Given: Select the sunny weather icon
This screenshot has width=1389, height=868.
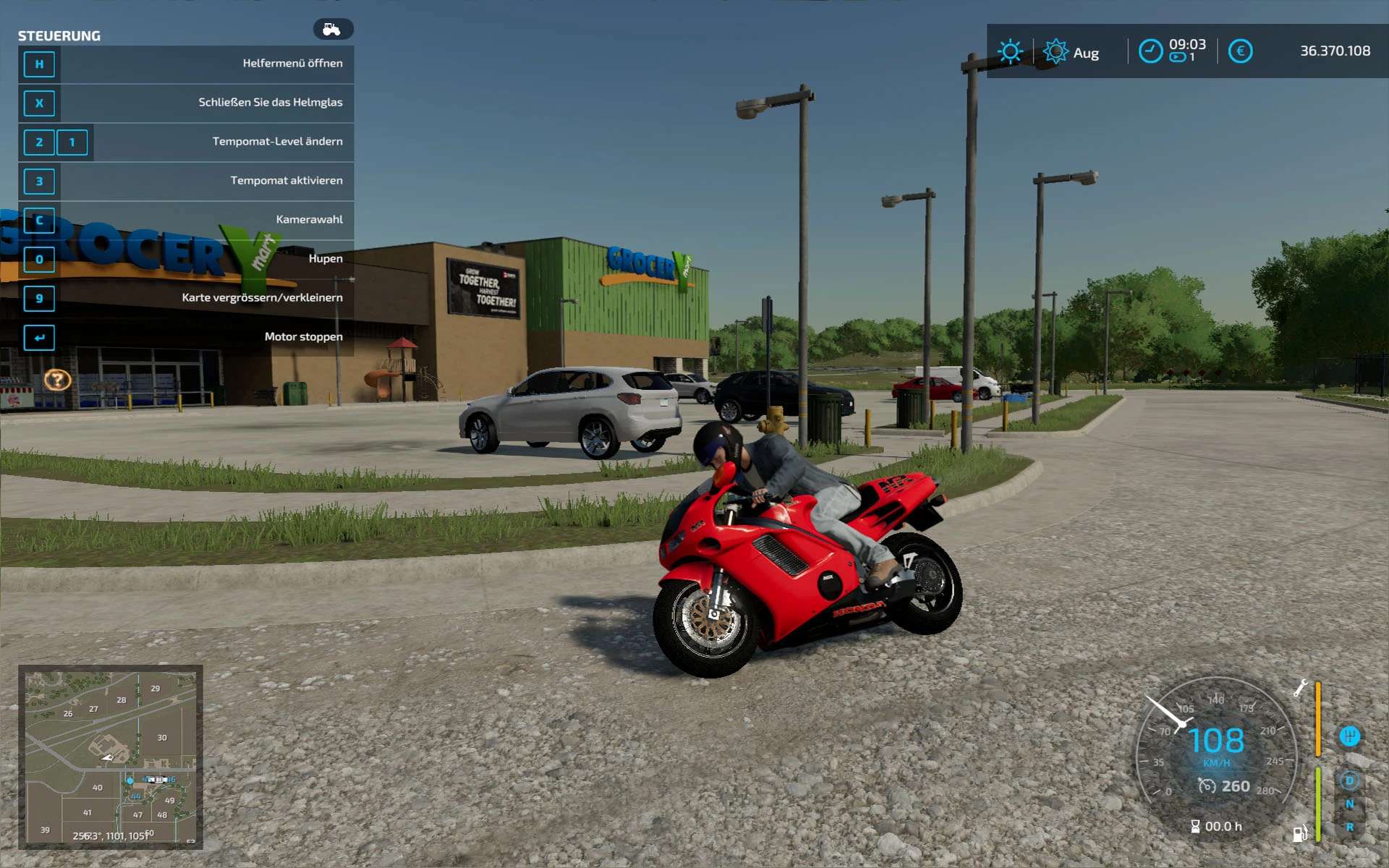Looking at the screenshot, I should click(x=1010, y=51).
